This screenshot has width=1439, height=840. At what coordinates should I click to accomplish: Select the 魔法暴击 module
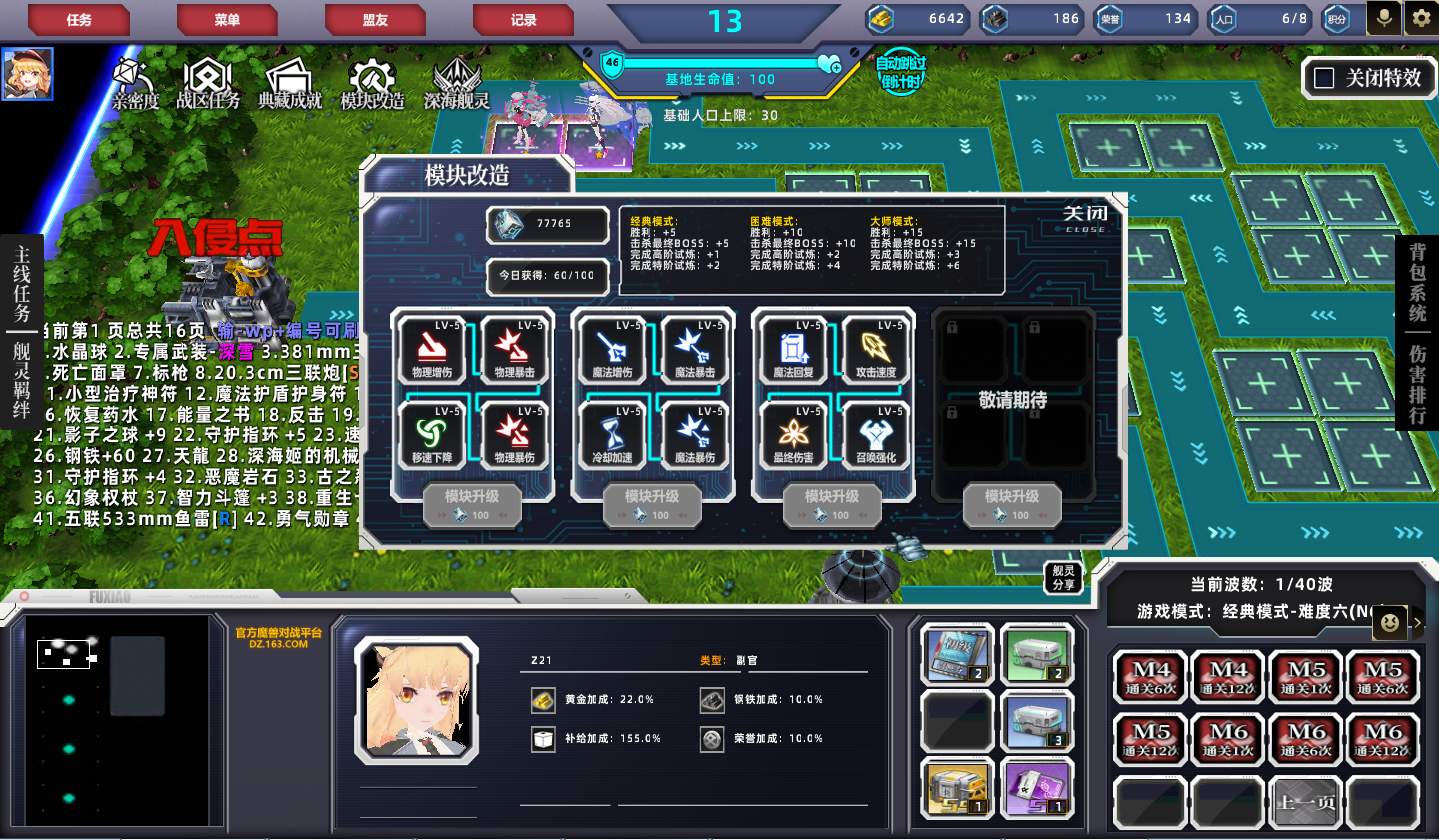(x=693, y=349)
